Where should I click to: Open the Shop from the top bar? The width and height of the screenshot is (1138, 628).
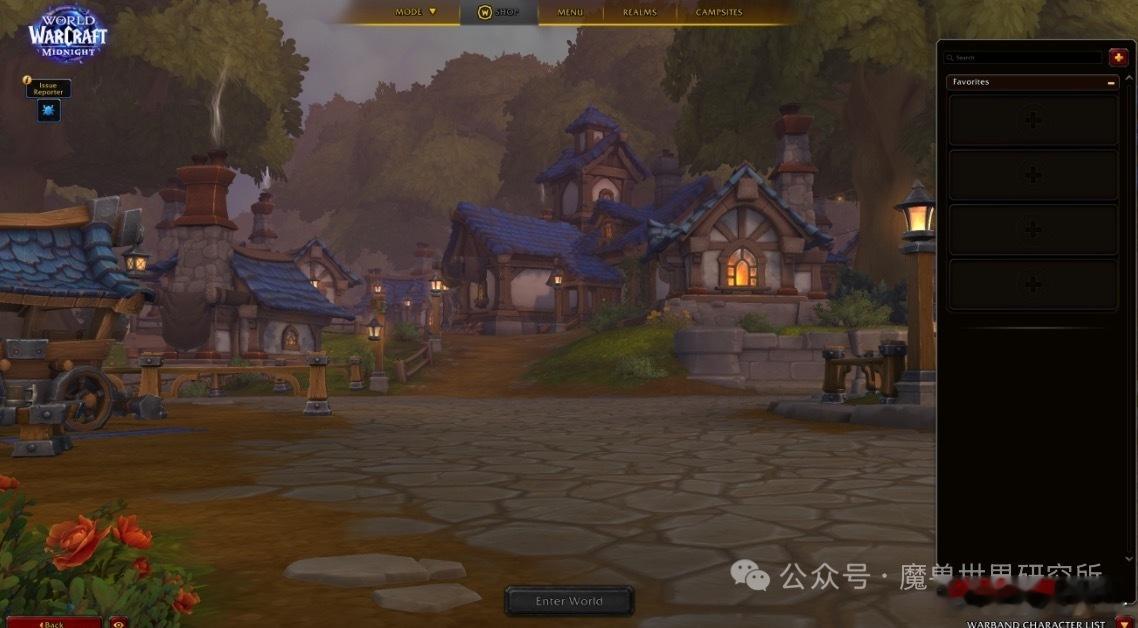tap(499, 12)
